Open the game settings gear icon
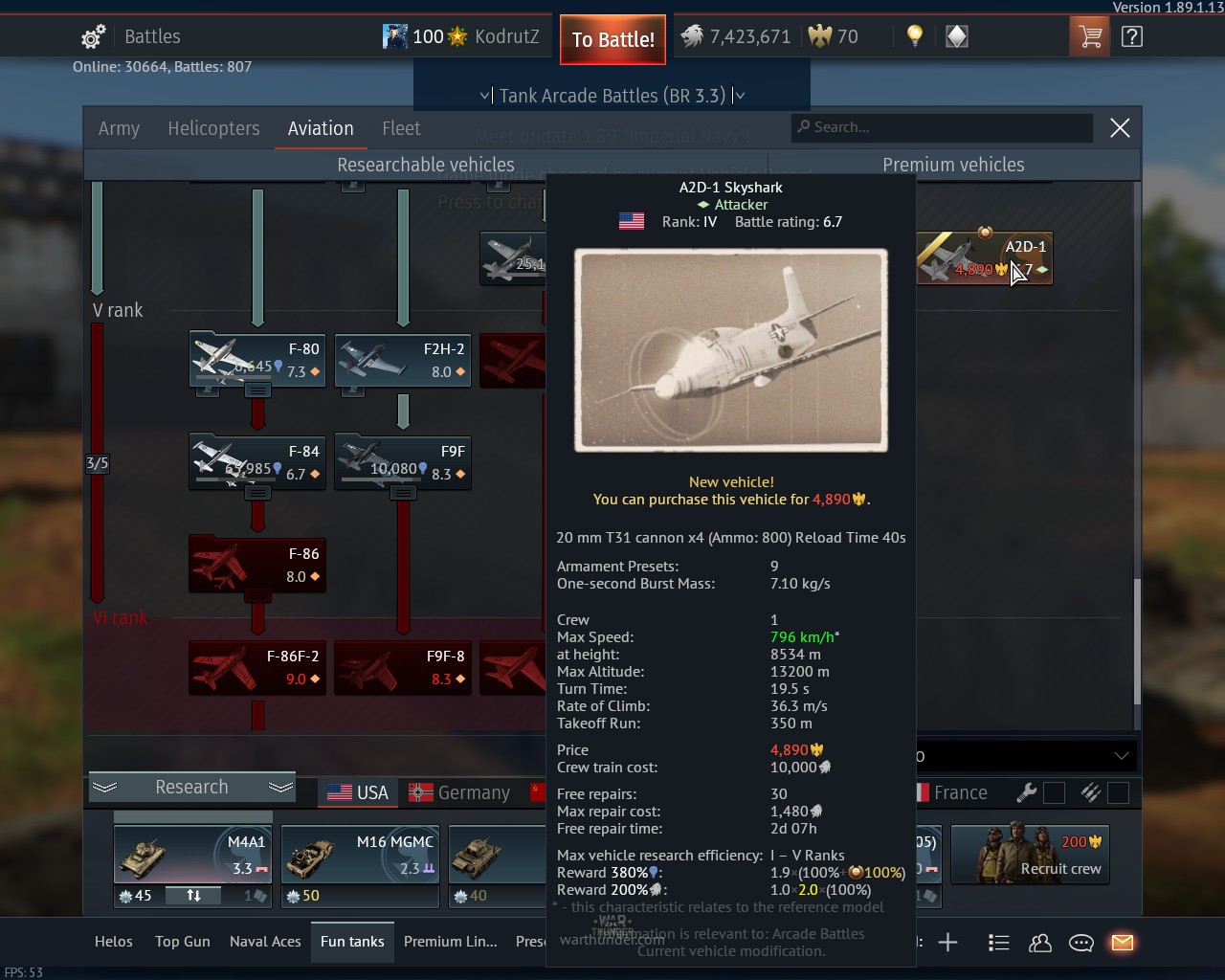 tap(91, 35)
